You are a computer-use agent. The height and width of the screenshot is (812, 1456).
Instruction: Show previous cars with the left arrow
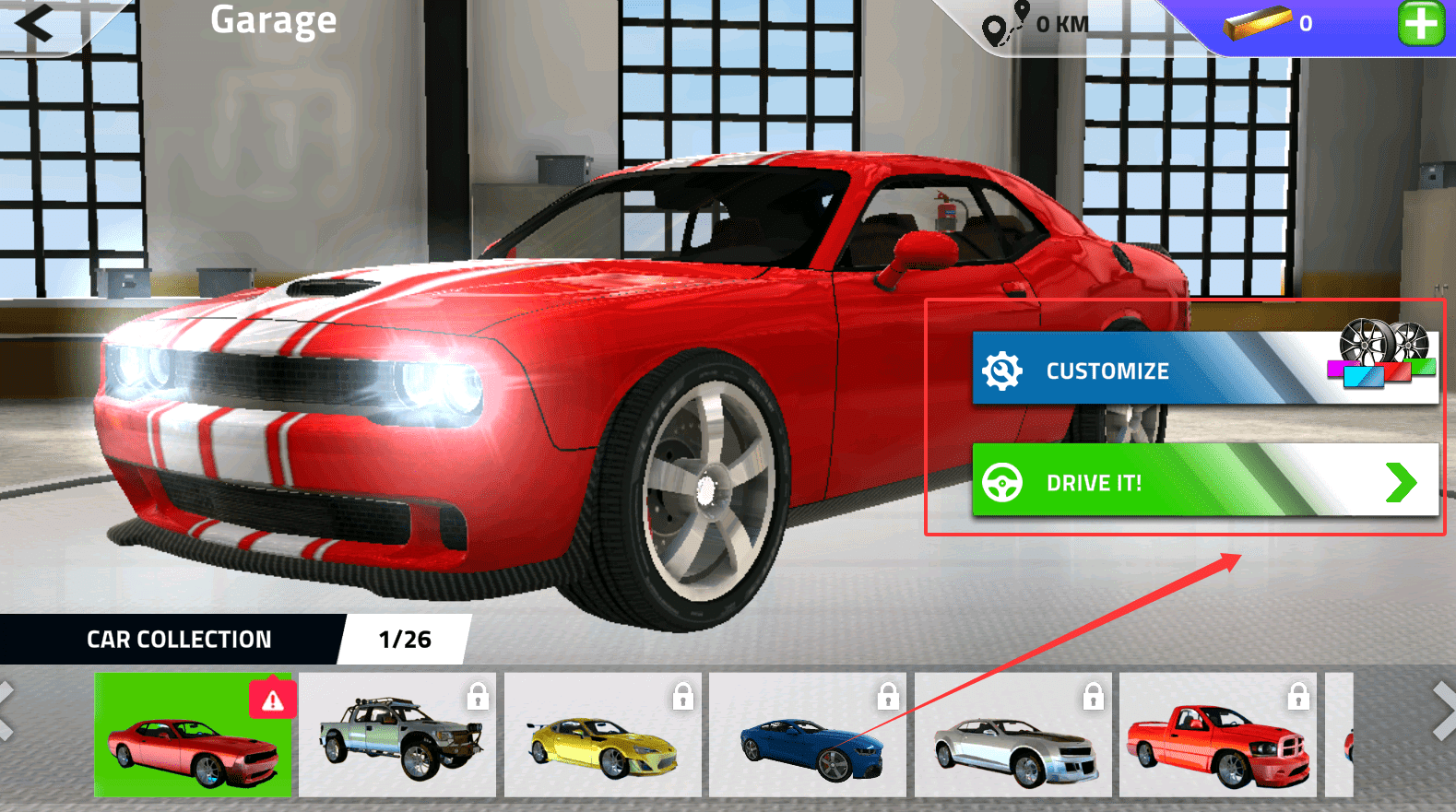(x=7, y=711)
